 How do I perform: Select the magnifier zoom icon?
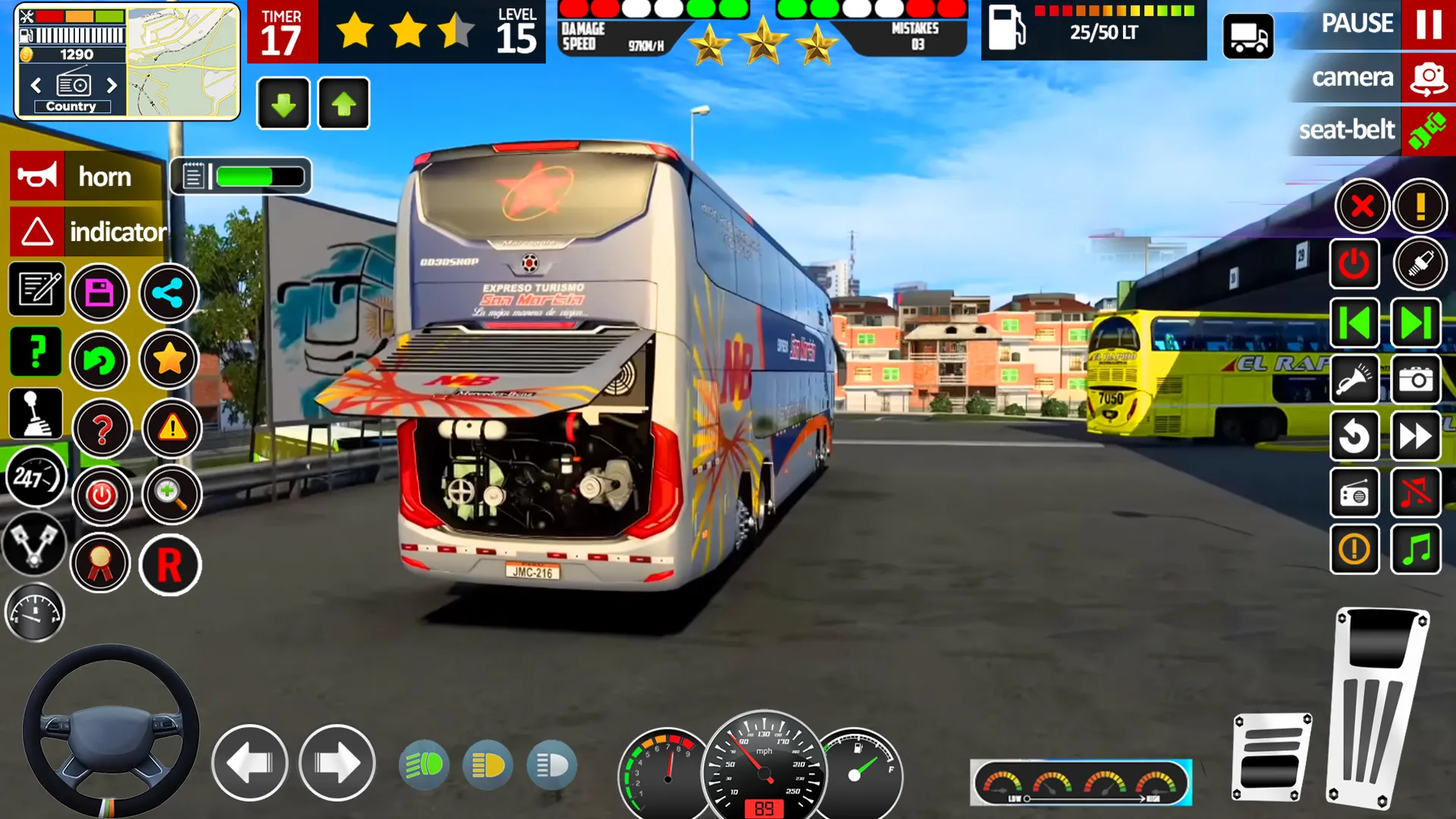(171, 495)
